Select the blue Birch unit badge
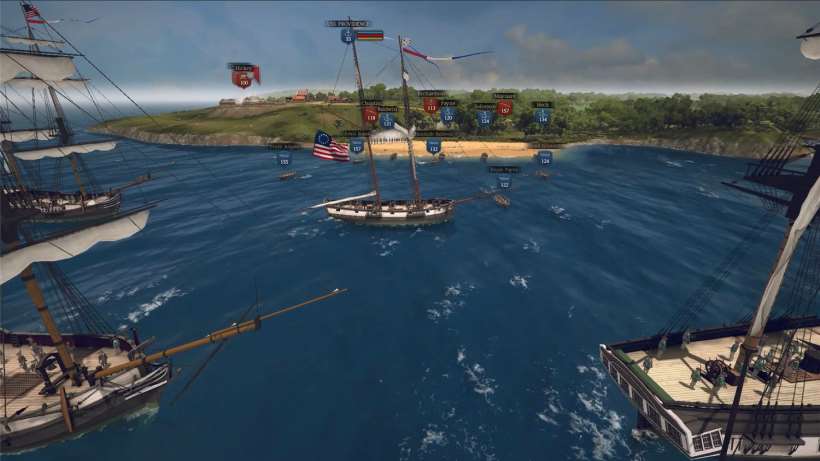Viewport: 820px width, 461px height. point(542,115)
